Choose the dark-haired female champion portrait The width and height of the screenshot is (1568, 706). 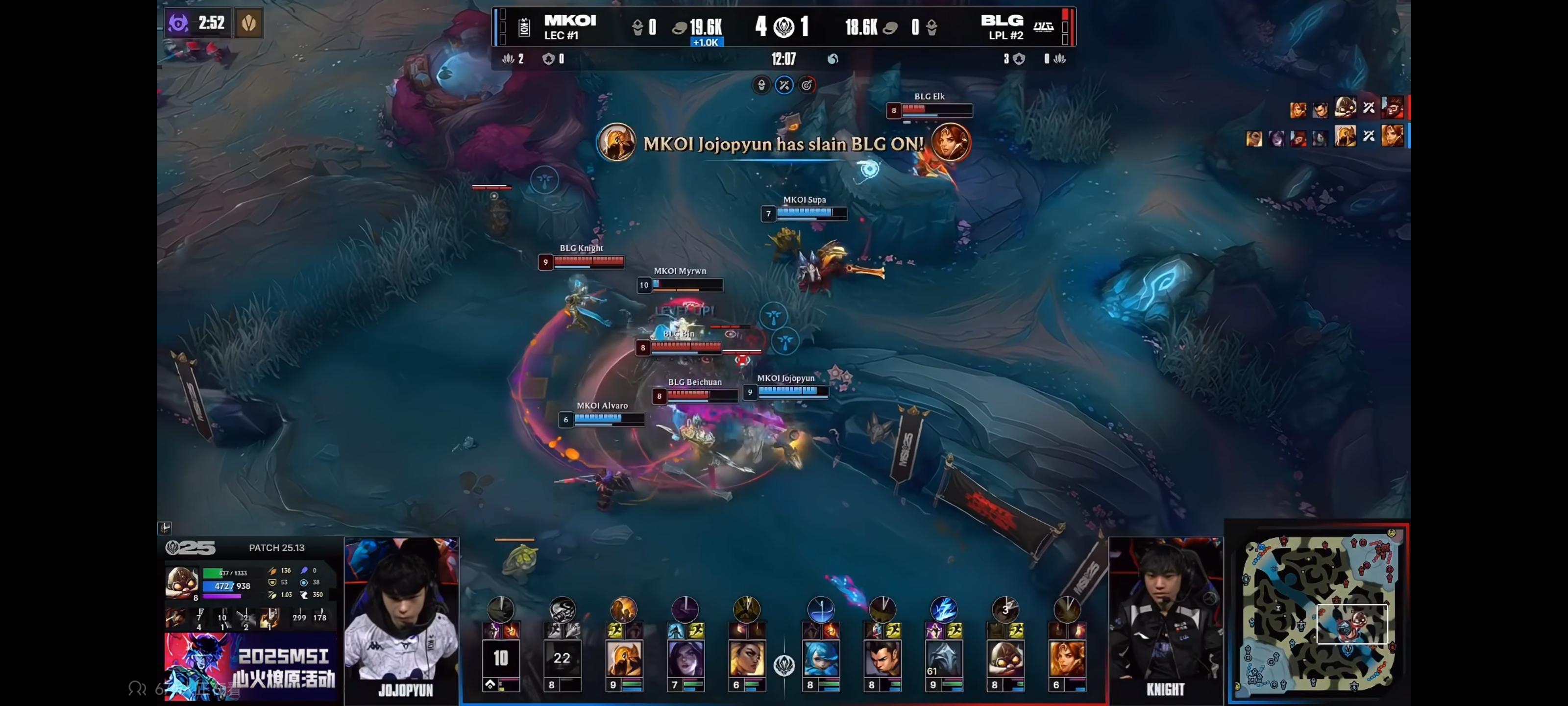[686, 659]
